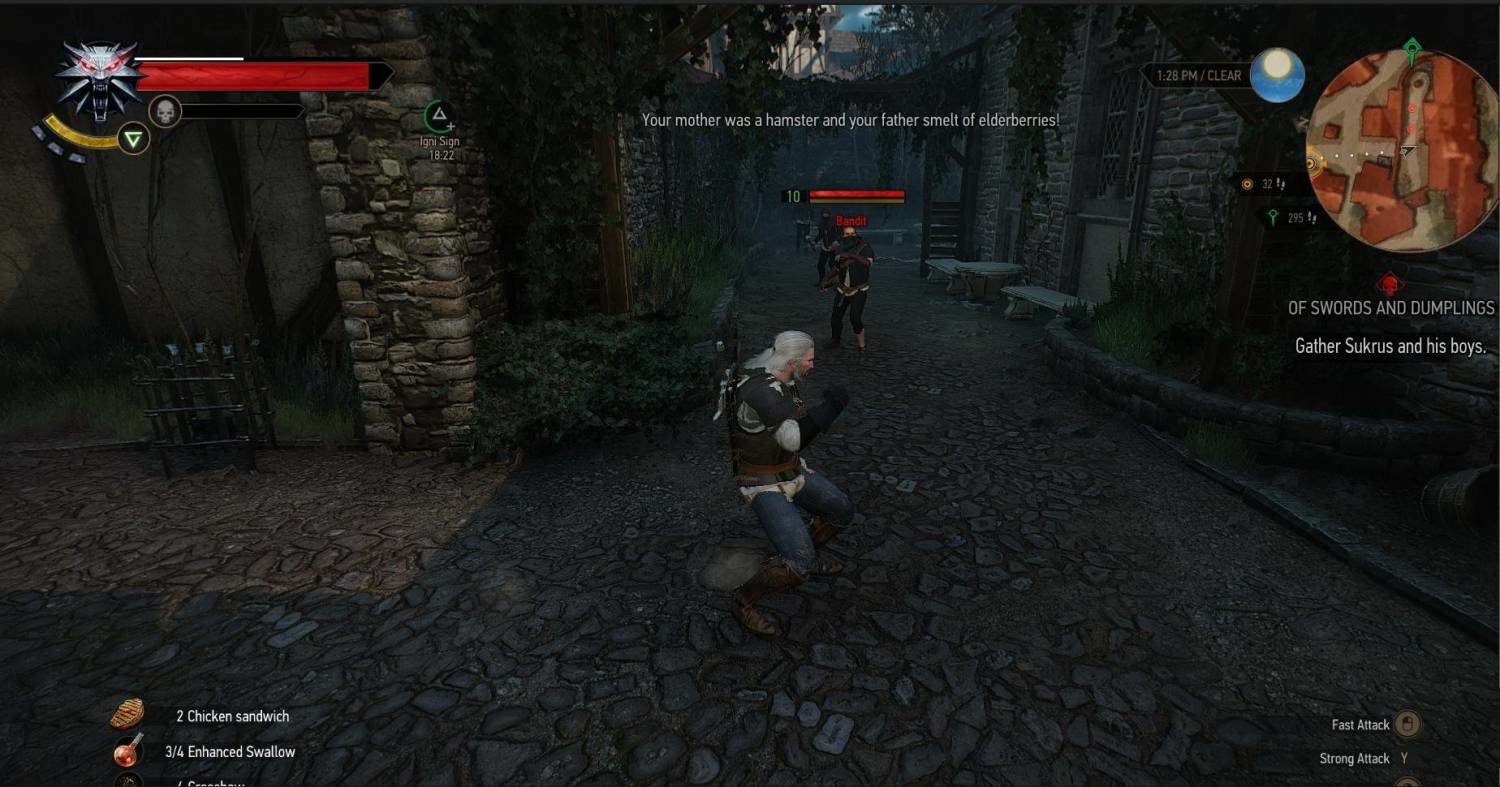This screenshot has width=1500, height=787.
Task: Click the skull toxicity icon
Action: tap(164, 112)
